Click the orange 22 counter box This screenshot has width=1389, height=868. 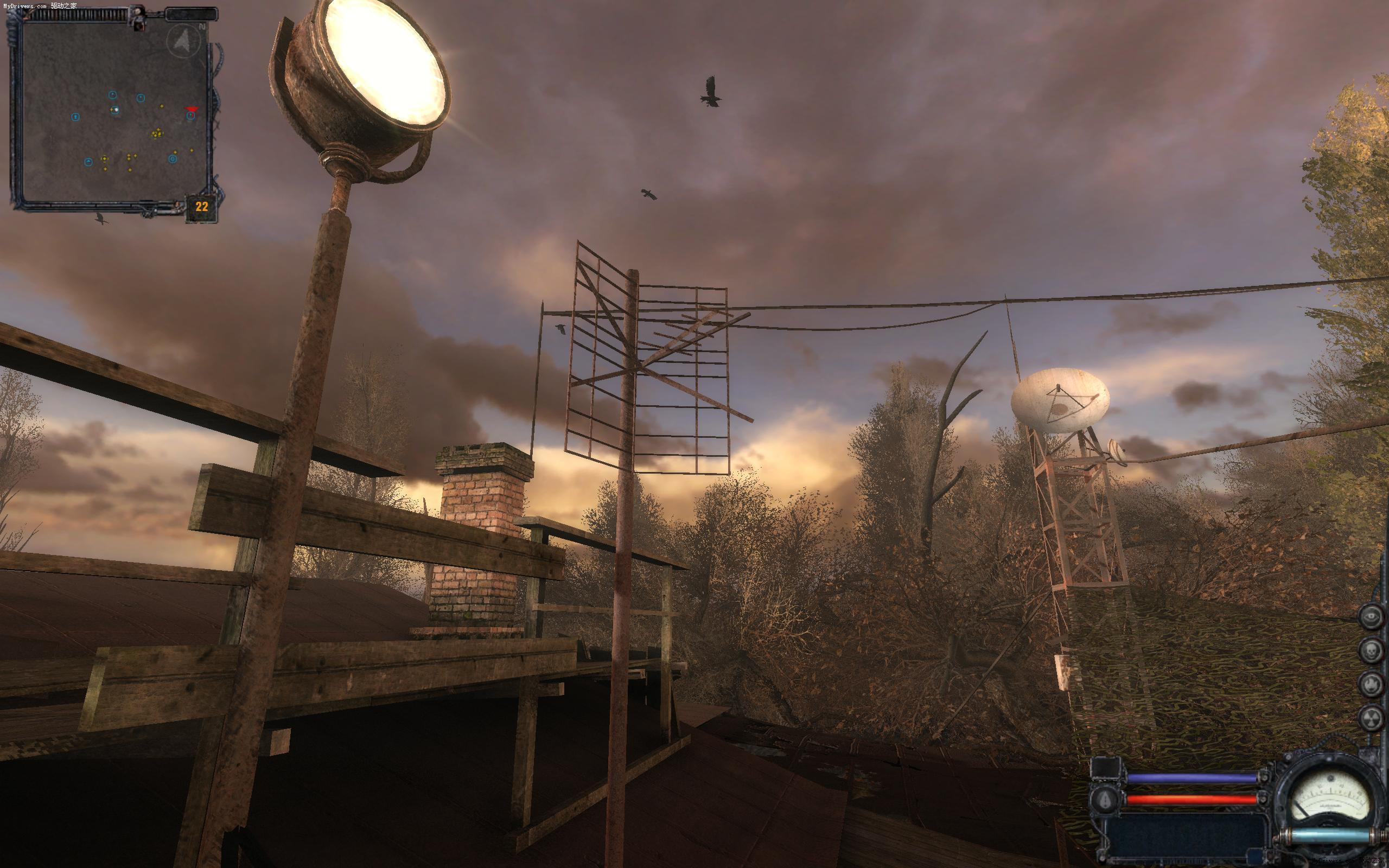coord(201,207)
